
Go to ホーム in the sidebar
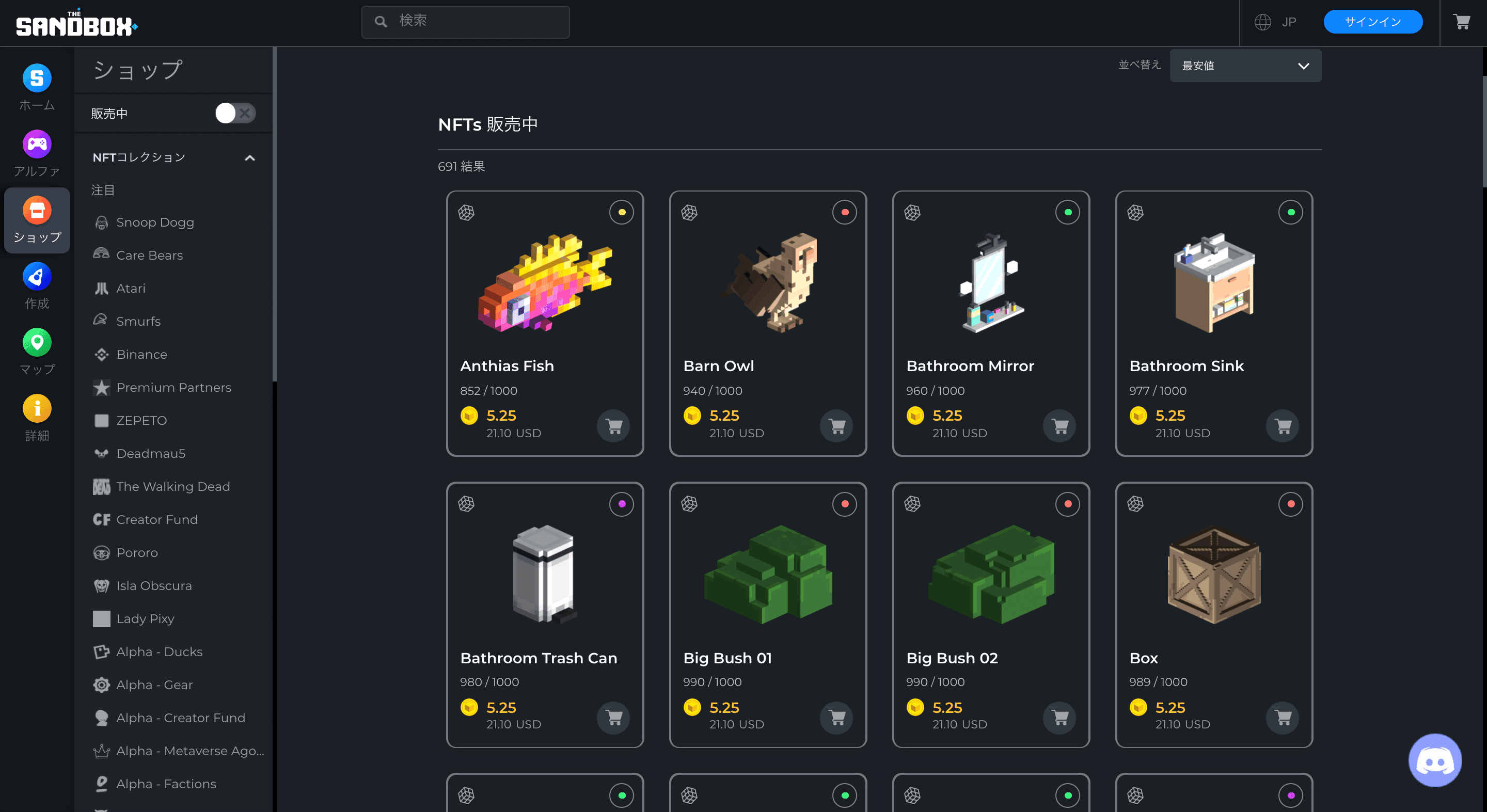[37, 87]
